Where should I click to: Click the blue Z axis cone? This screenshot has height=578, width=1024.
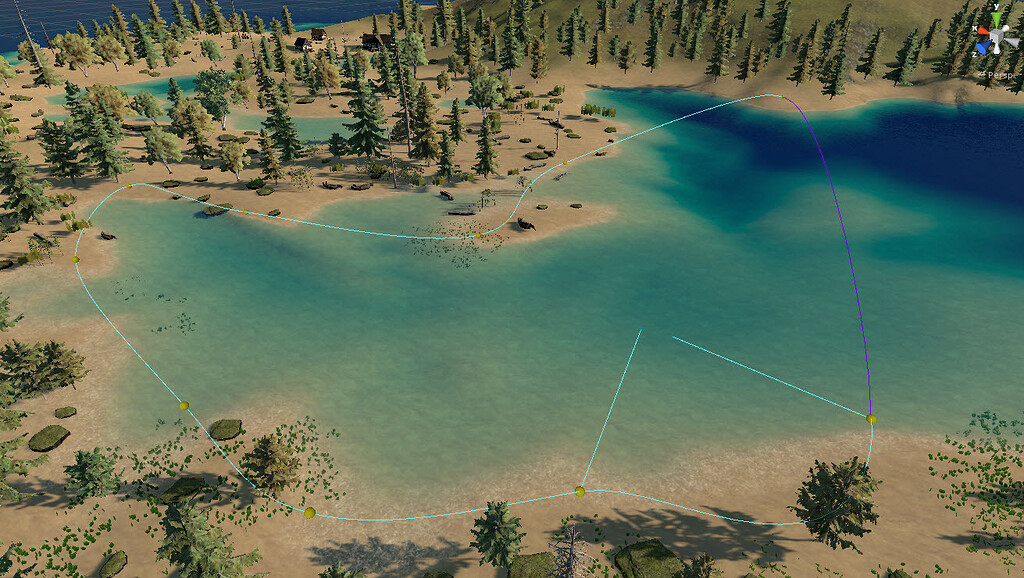pos(983,44)
